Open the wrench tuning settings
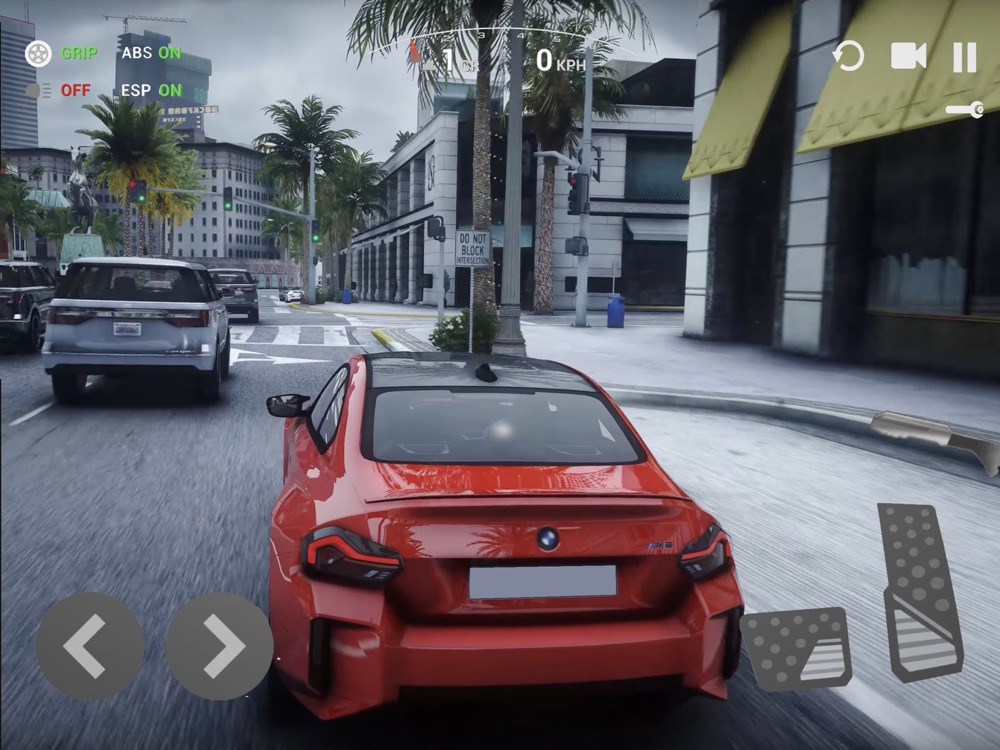 [x=965, y=110]
